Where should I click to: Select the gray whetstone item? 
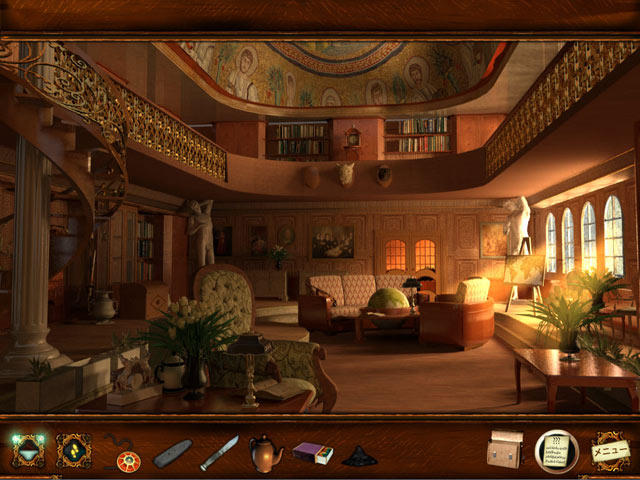click(172, 454)
